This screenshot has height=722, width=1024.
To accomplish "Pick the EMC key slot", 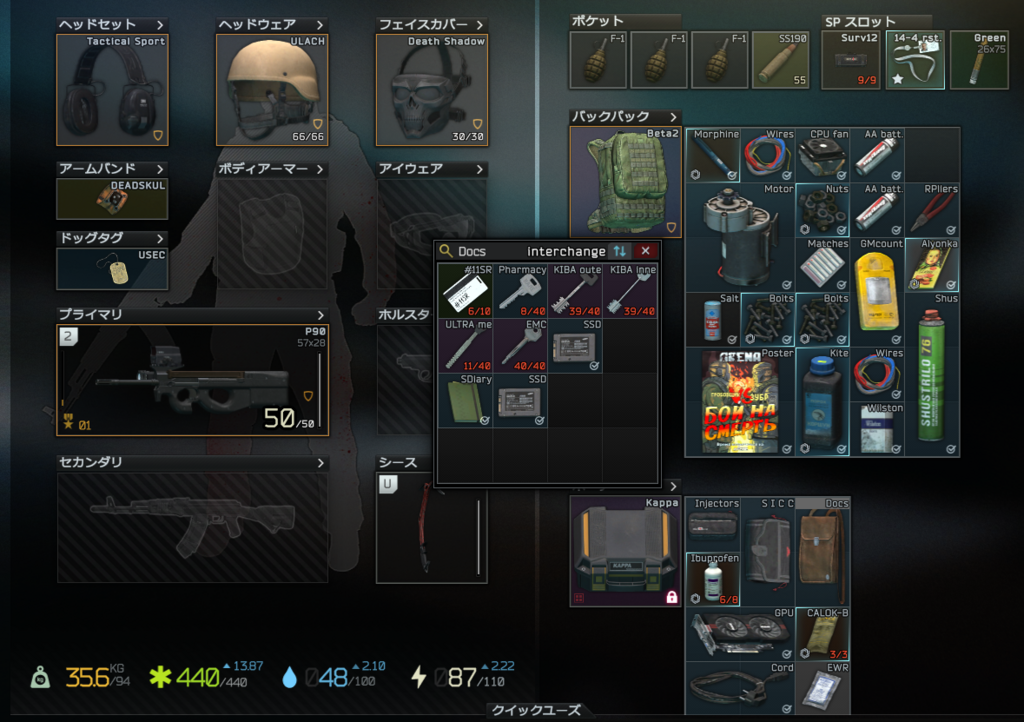I will (x=521, y=345).
